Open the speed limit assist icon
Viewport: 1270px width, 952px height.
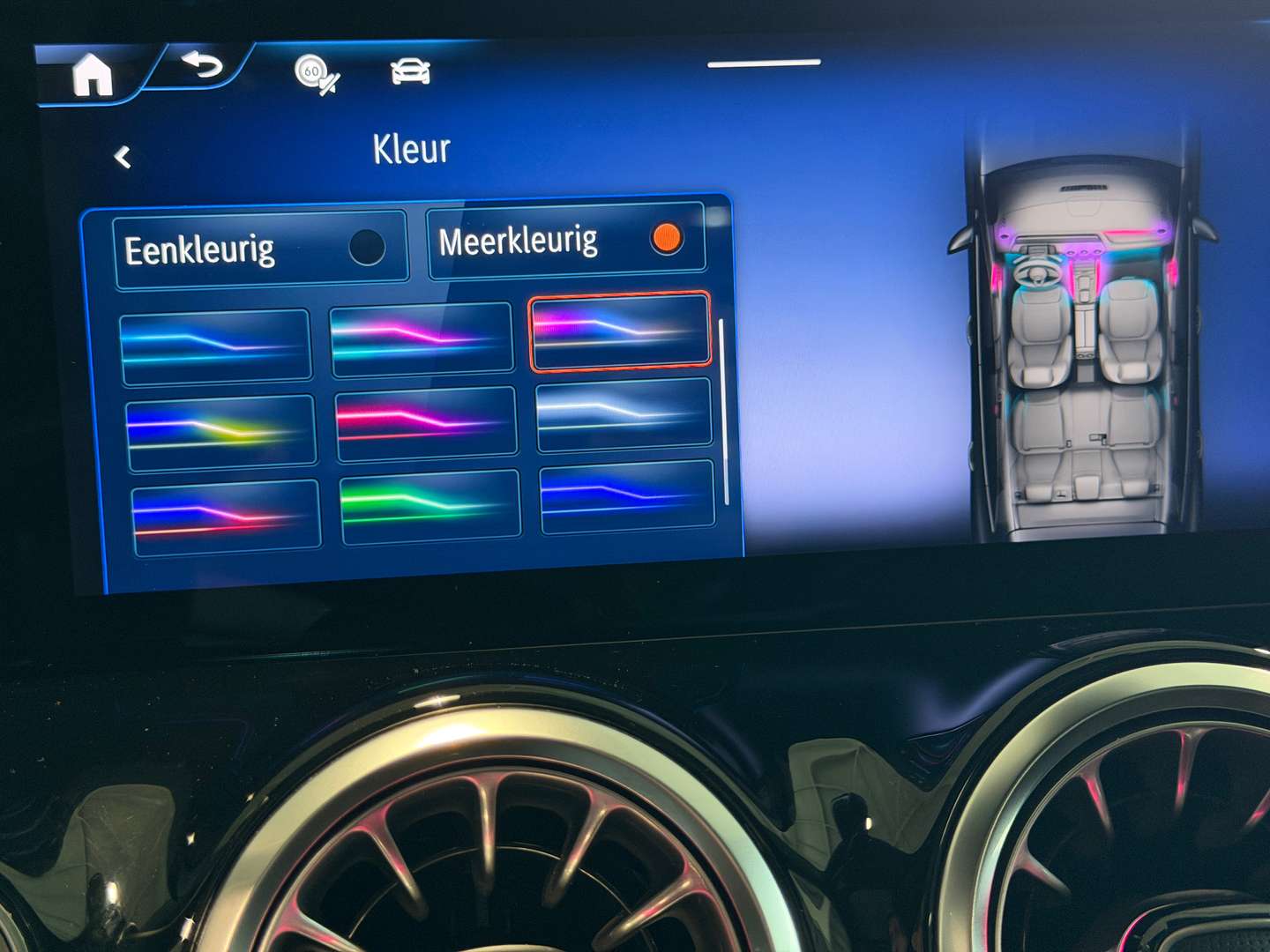coord(315,72)
